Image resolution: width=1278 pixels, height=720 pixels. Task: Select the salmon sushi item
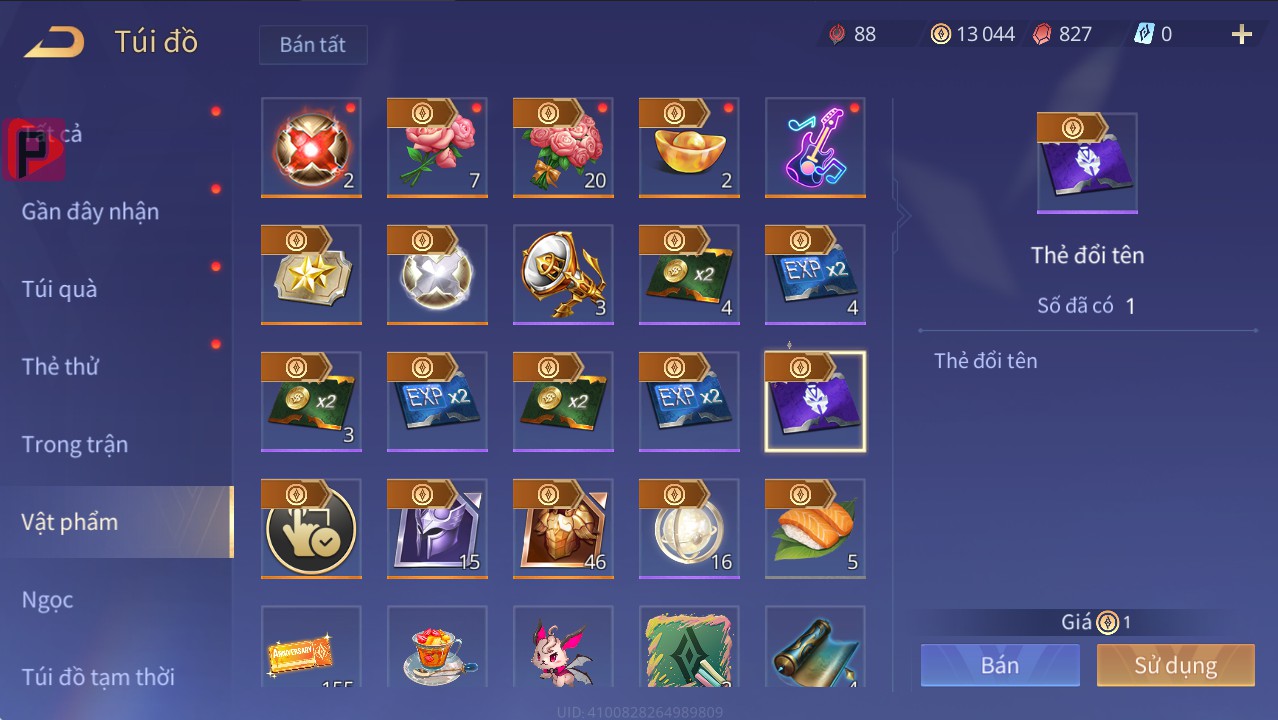click(815, 529)
